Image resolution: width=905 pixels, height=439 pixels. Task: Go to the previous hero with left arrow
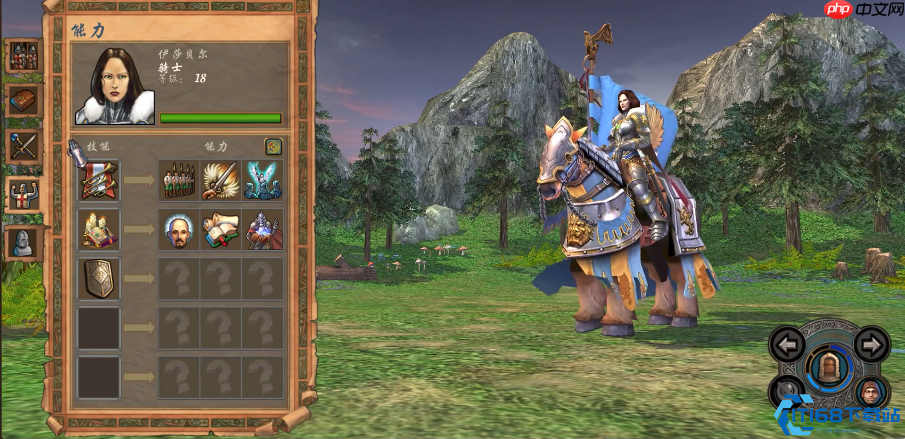(788, 346)
